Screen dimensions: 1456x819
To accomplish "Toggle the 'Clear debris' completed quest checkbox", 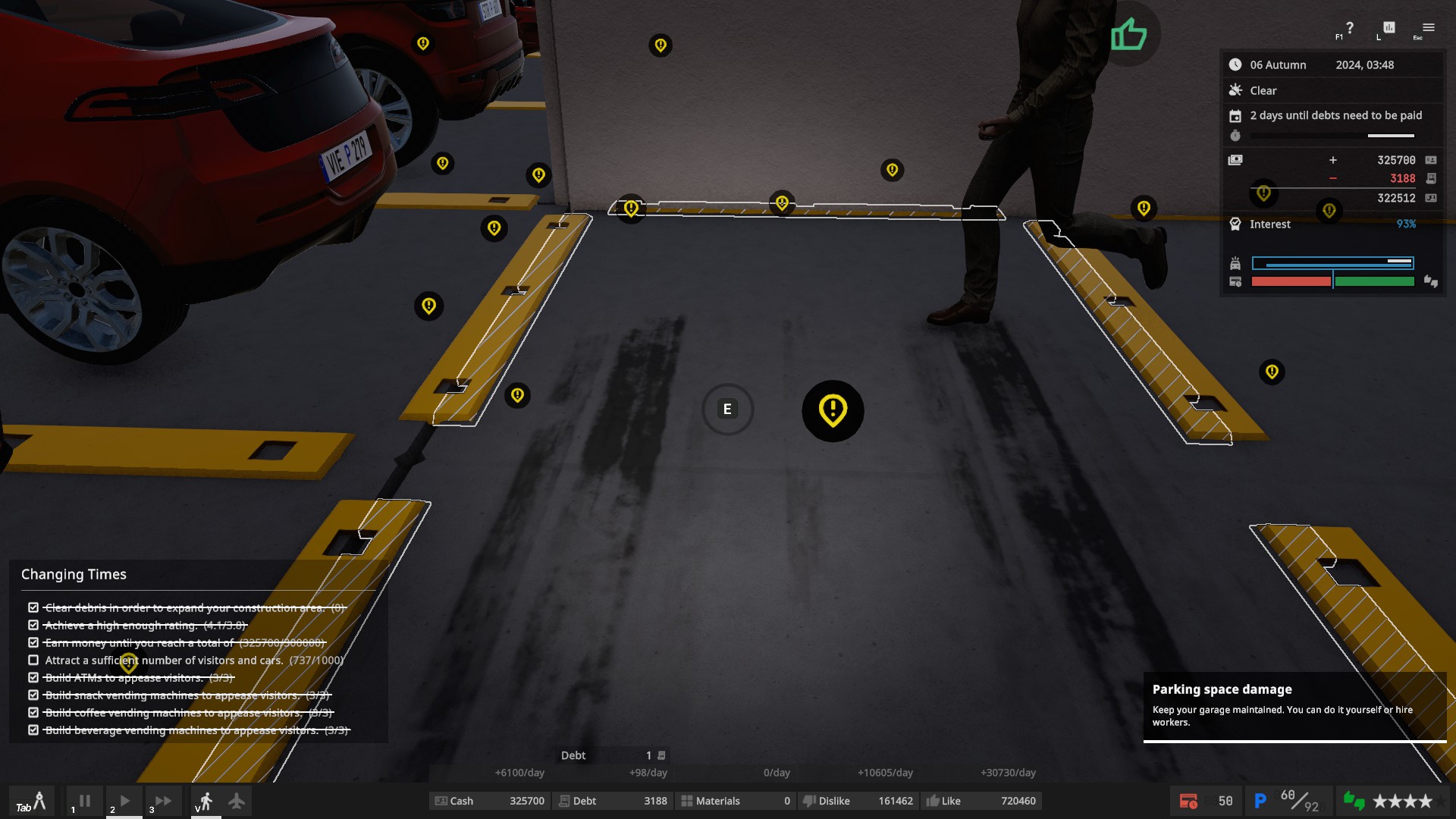I will [x=33, y=607].
